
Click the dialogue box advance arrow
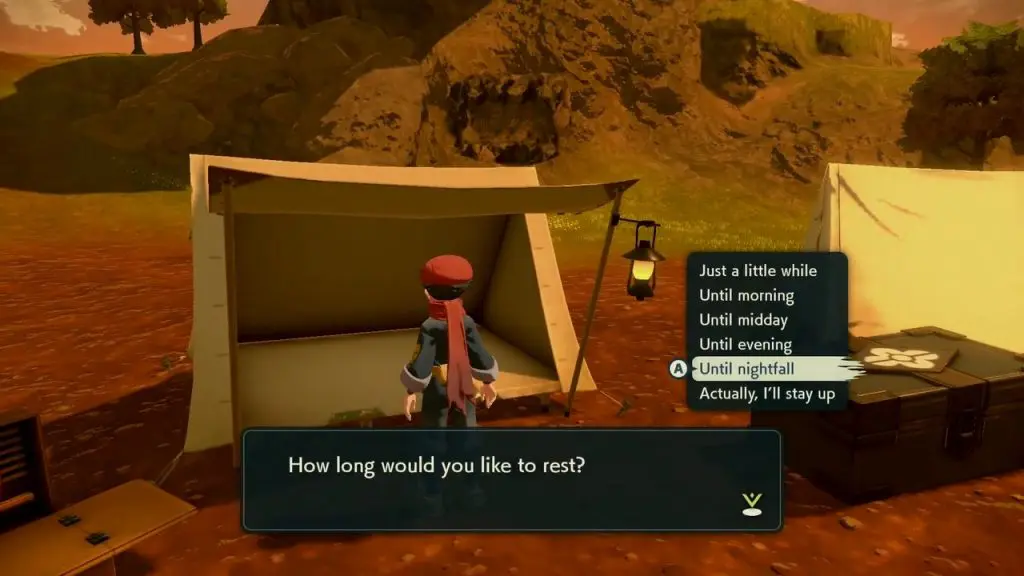(x=752, y=504)
